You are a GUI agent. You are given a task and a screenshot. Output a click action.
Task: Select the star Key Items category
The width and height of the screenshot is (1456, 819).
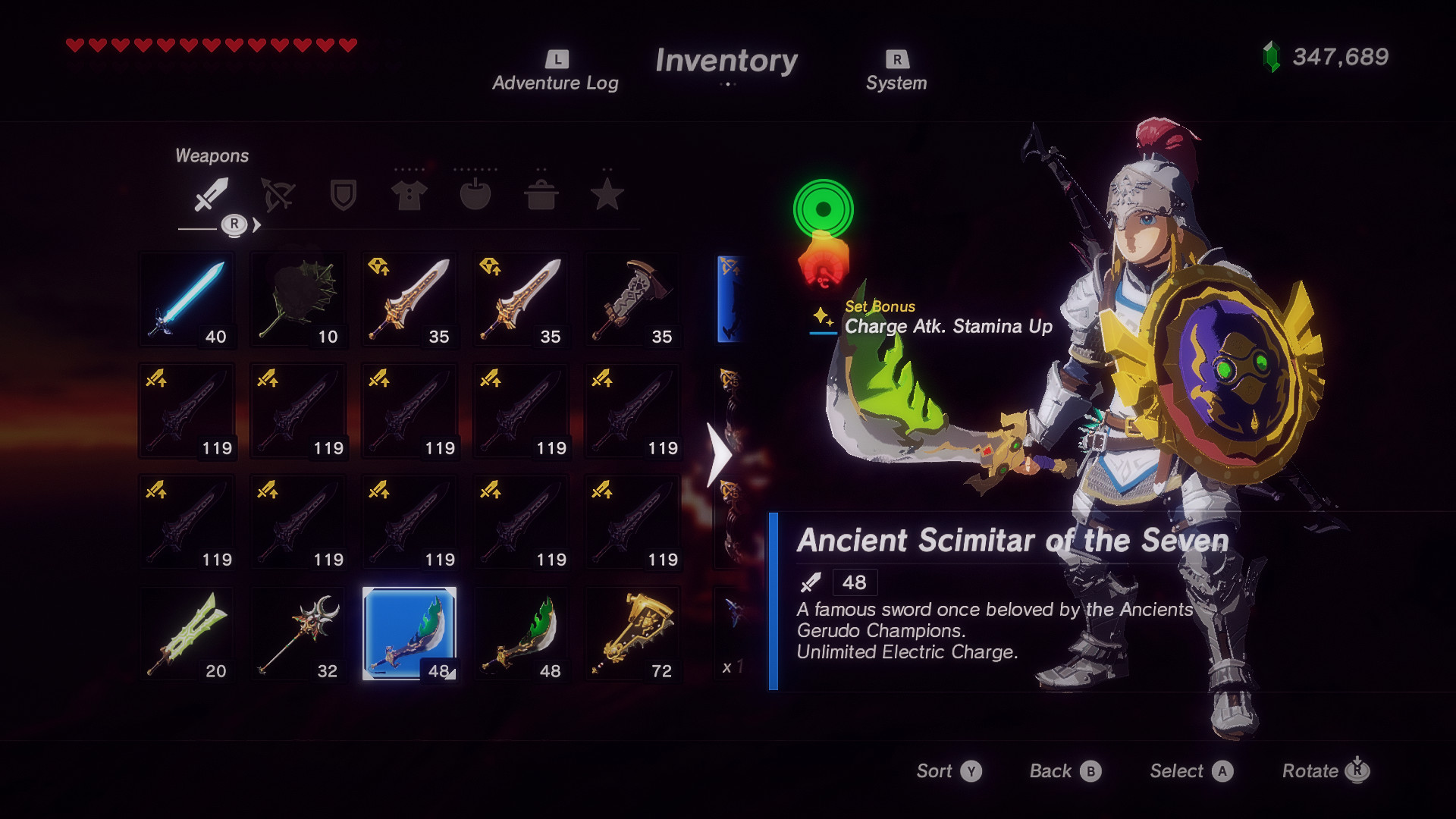[607, 196]
